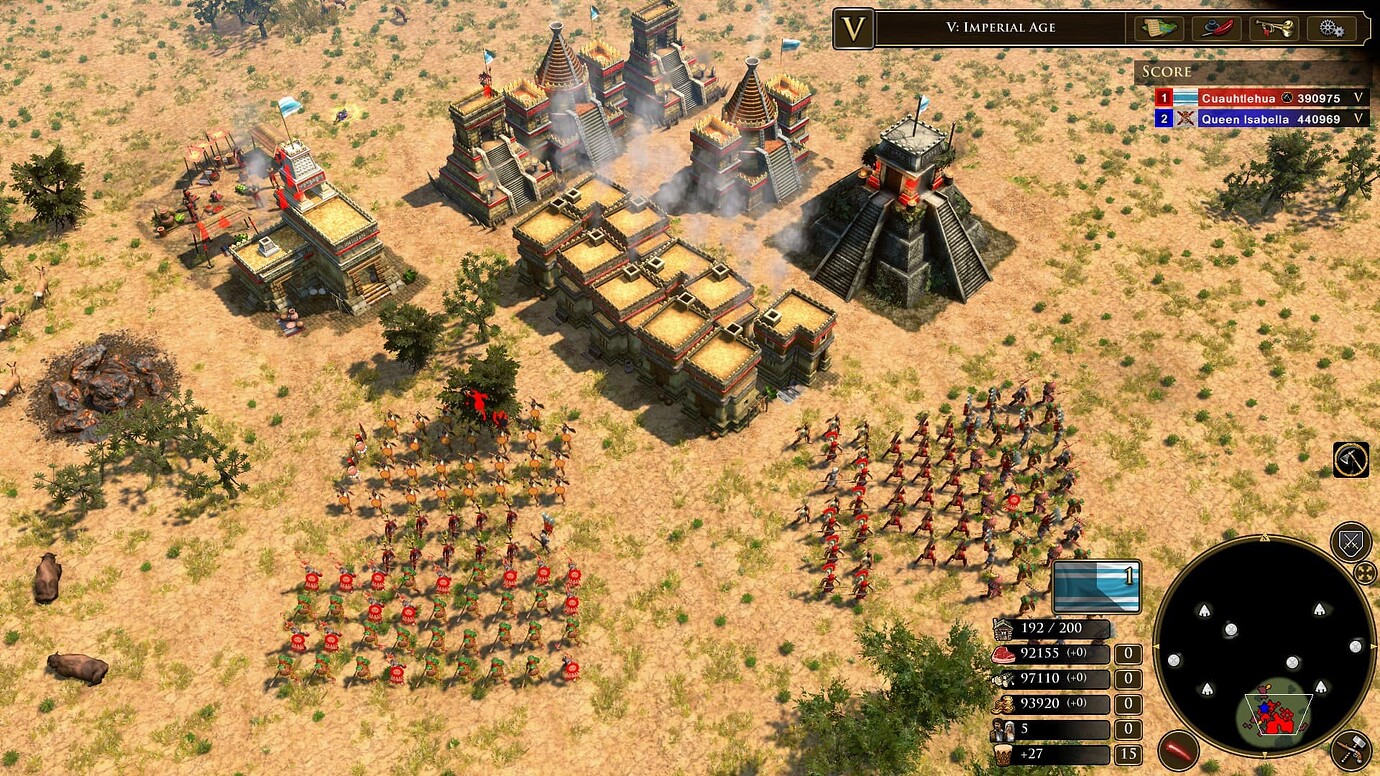Toggle minimap rotation with the four-arrows icon
Image resolution: width=1380 pixels, height=776 pixels.
[x=1366, y=571]
